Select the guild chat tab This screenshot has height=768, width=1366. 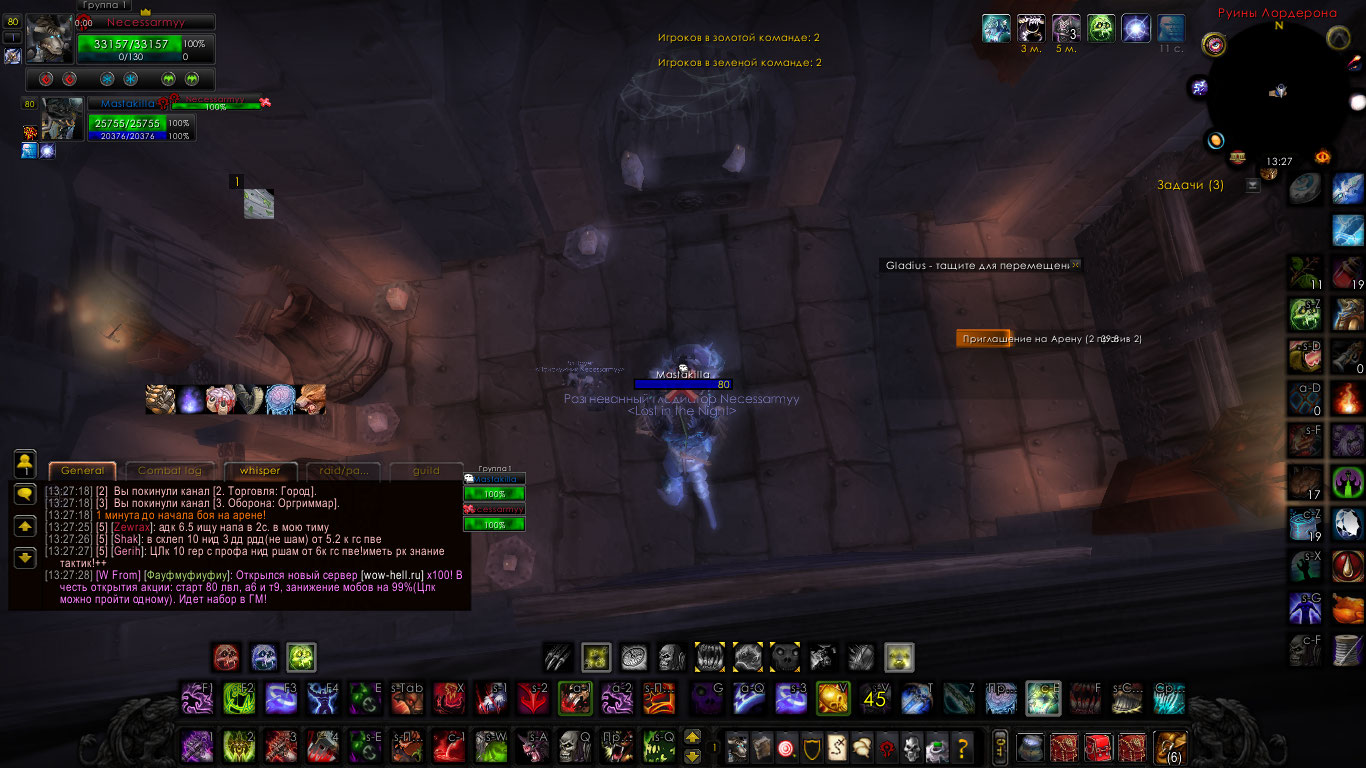[x=426, y=471]
